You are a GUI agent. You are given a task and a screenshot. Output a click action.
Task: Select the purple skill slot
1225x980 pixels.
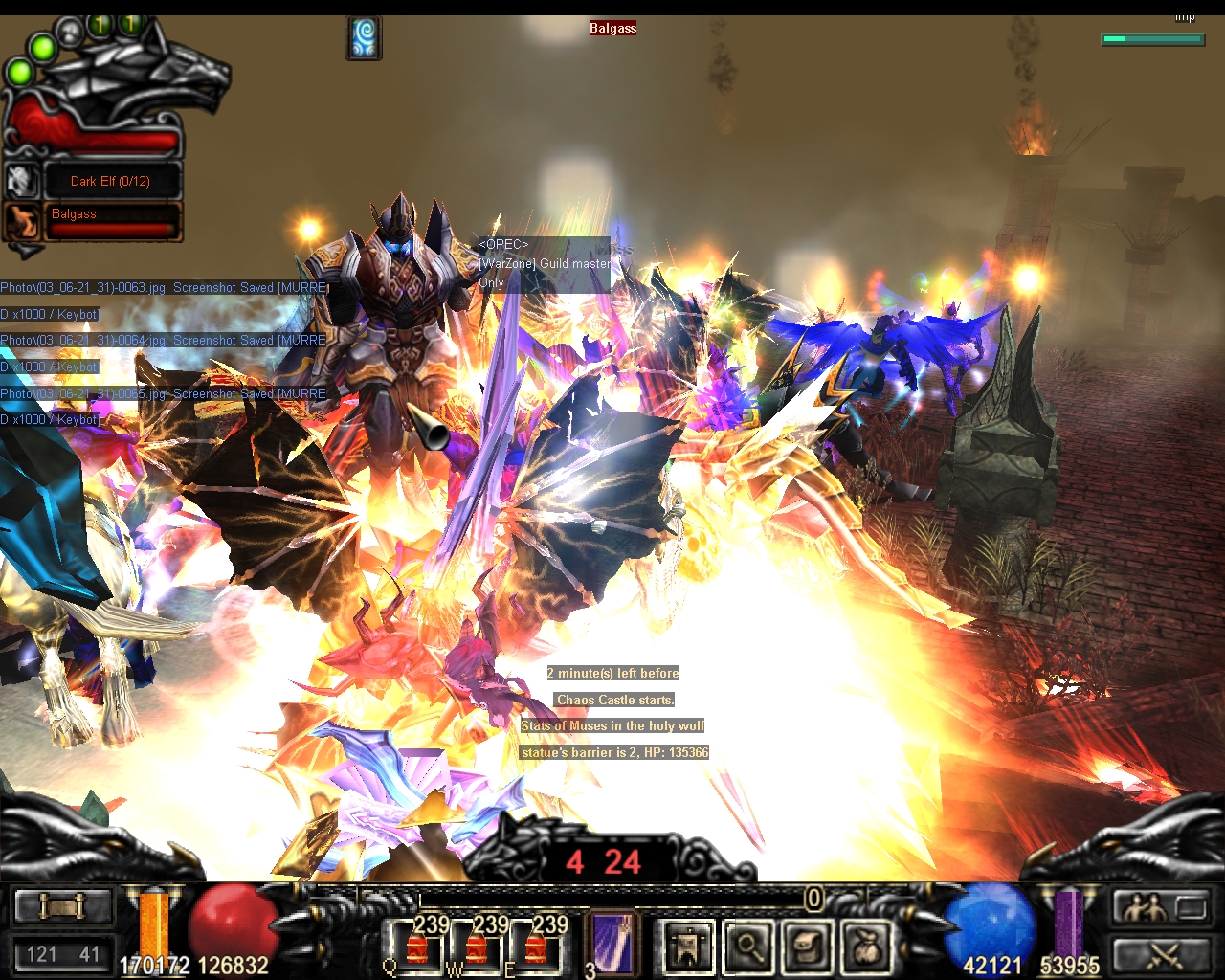[x=610, y=943]
